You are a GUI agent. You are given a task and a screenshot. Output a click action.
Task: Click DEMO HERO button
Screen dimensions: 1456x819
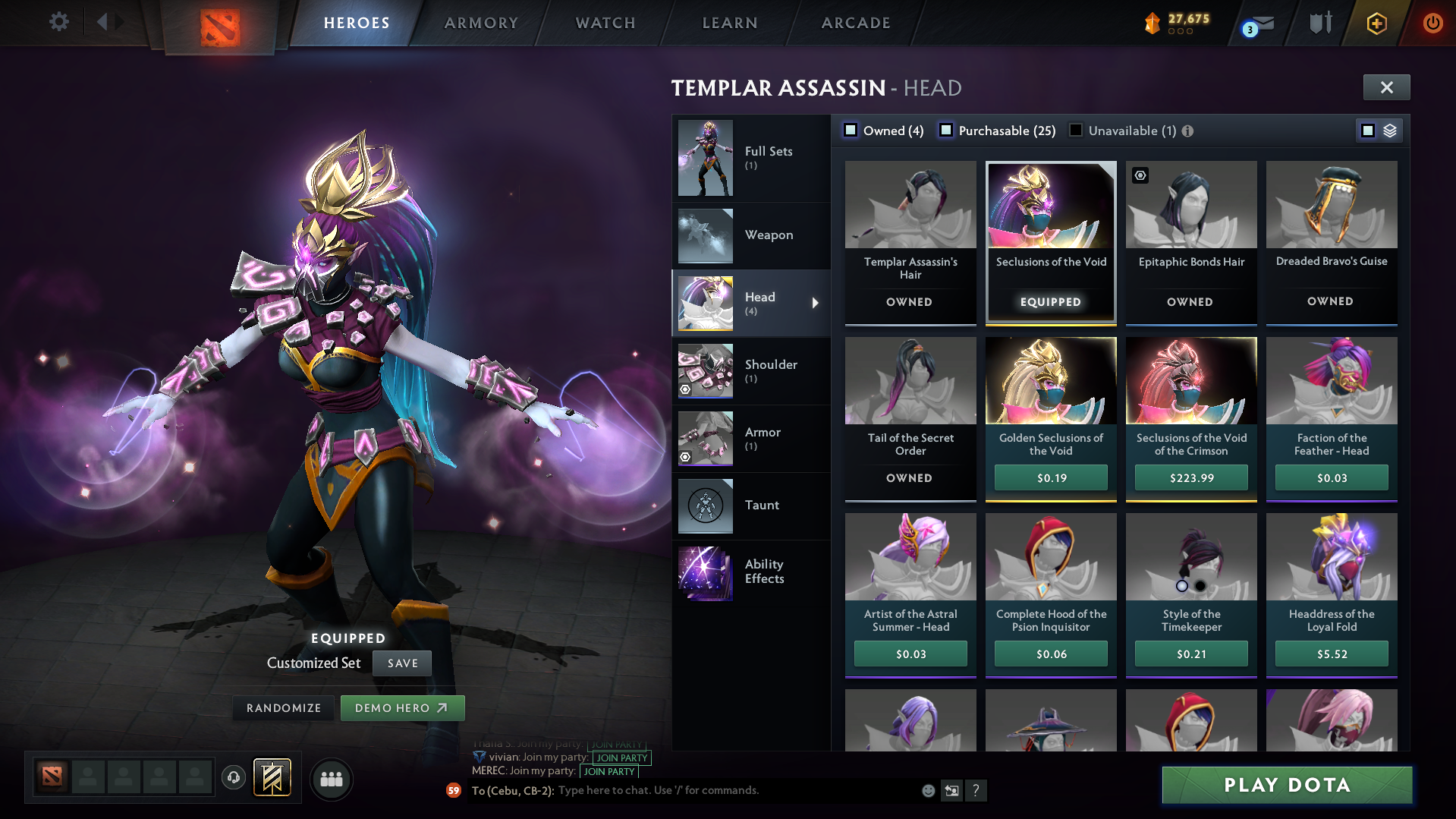(x=402, y=707)
